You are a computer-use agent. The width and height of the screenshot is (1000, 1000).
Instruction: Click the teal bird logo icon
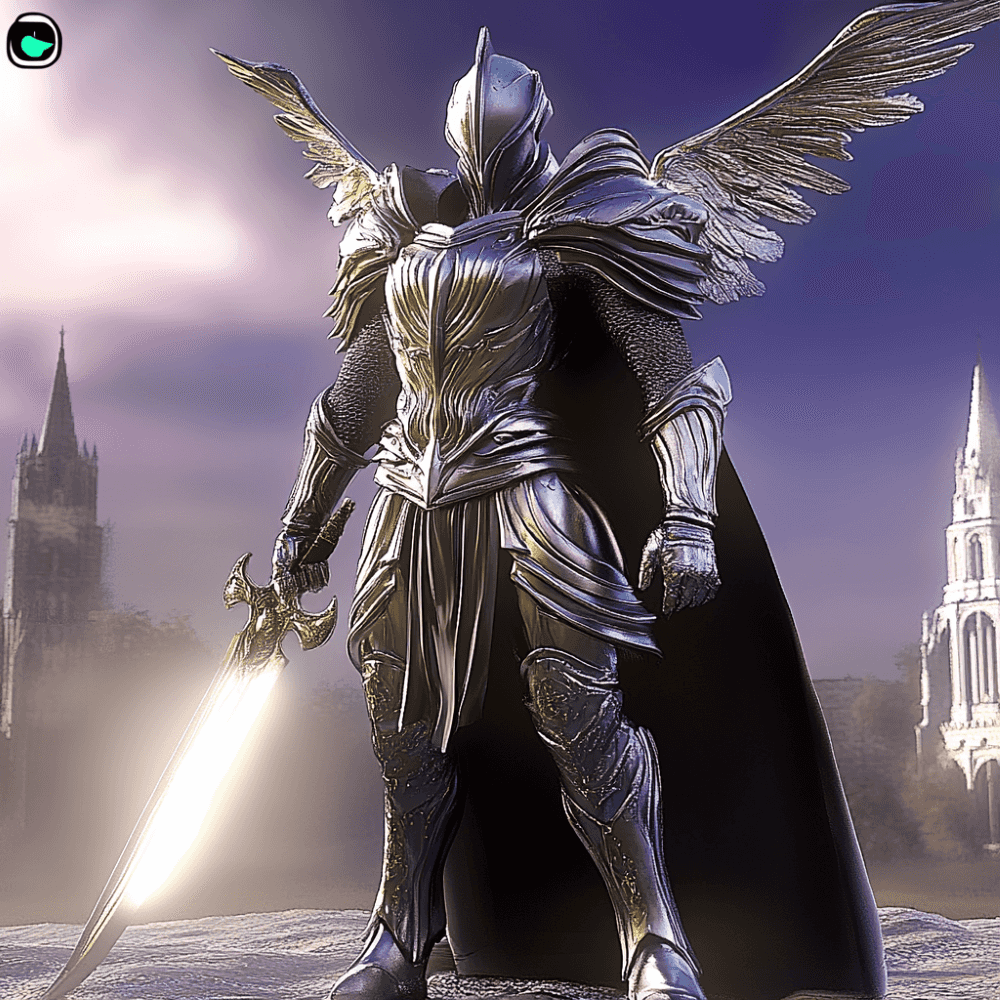point(34,41)
